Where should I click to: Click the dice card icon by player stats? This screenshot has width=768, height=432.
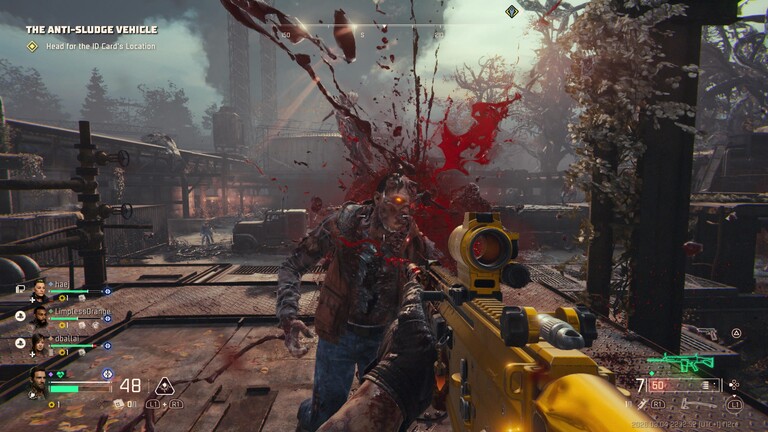tap(118, 403)
